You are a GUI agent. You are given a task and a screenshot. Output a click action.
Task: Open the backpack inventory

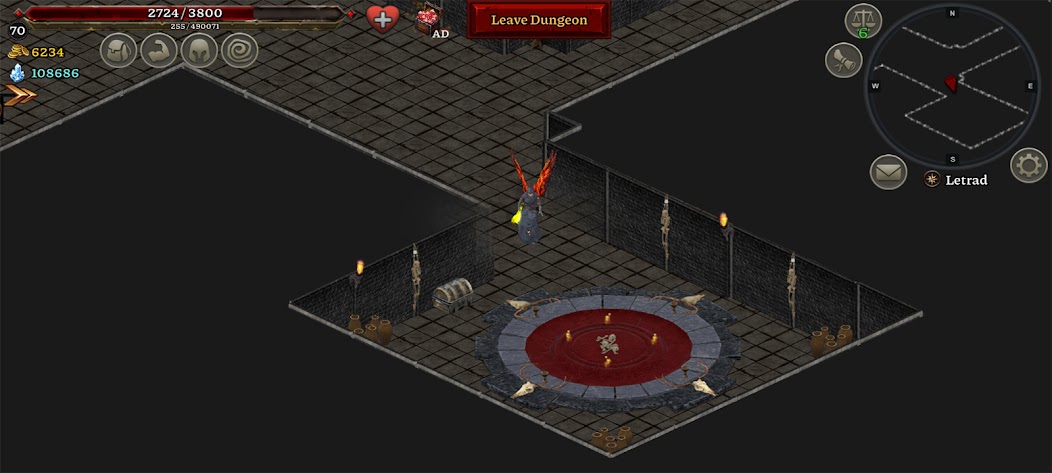click(118, 50)
